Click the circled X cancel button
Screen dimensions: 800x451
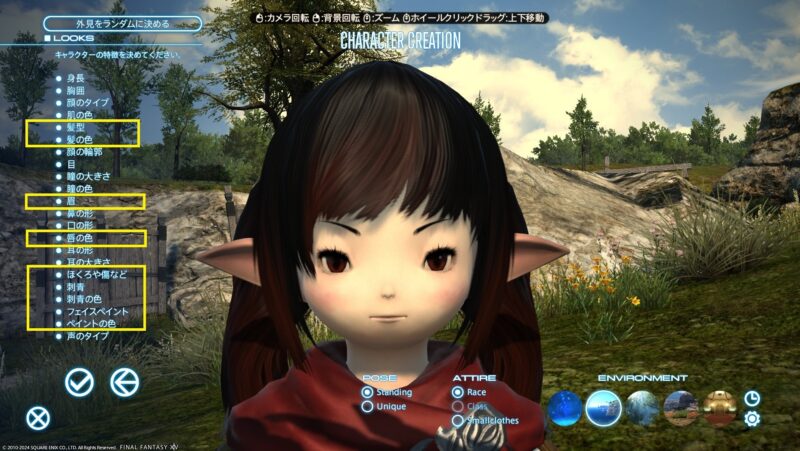pyautogui.click(x=38, y=419)
